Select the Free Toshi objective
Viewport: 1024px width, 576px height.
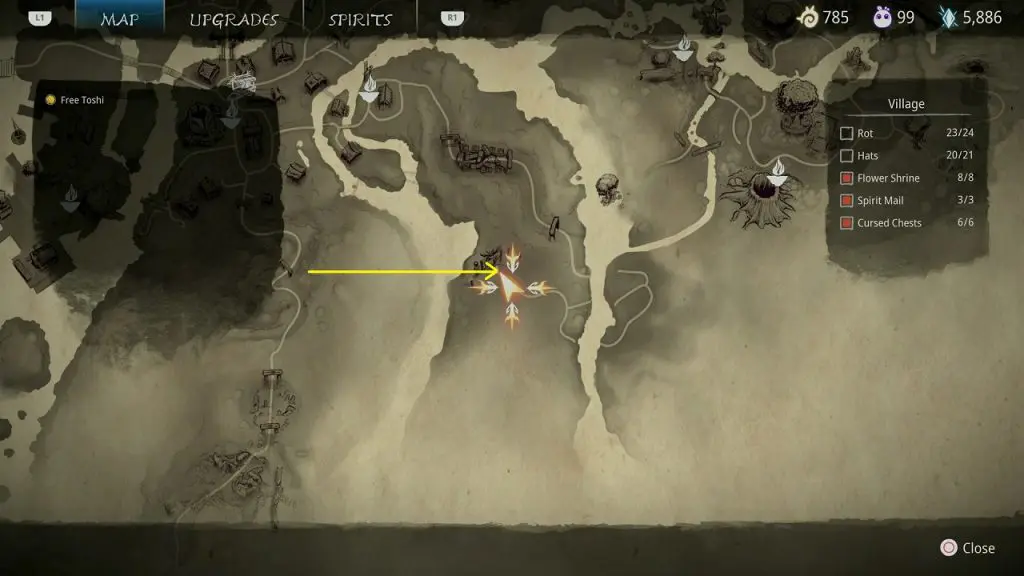75,100
